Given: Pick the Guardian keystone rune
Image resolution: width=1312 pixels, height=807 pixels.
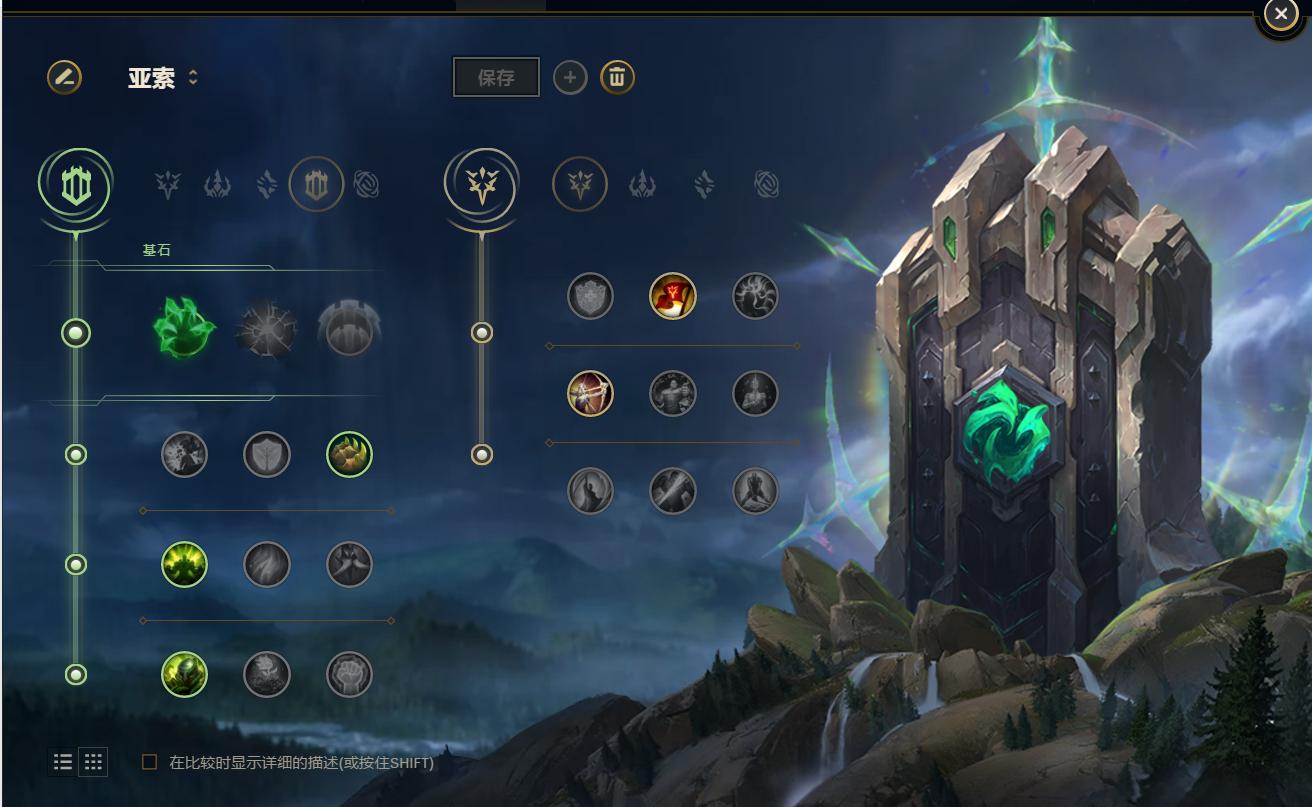Looking at the screenshot, I should tap(349, 329).
